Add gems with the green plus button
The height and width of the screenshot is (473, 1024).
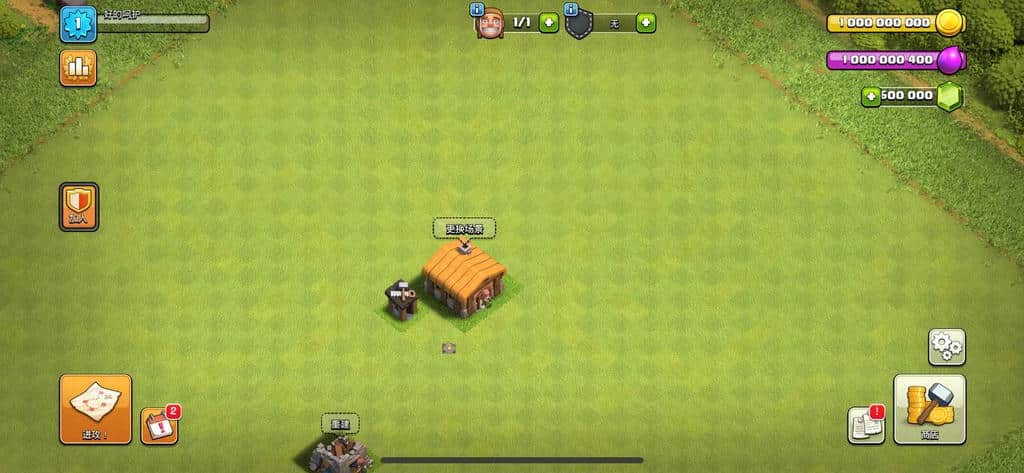click(x=872, y=96)
